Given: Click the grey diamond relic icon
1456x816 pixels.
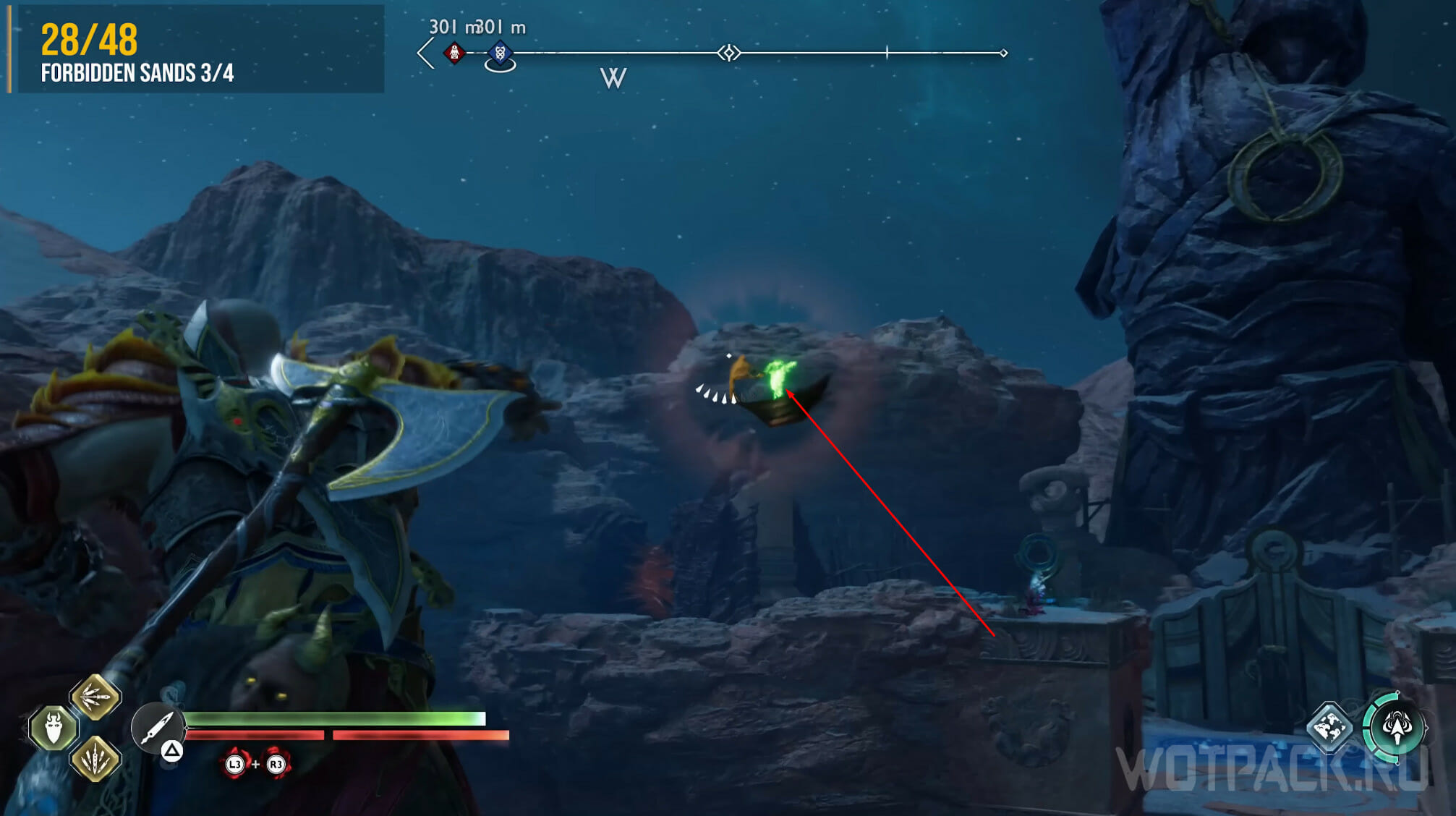Looking at the screenshot, I should pos(1329,726).
